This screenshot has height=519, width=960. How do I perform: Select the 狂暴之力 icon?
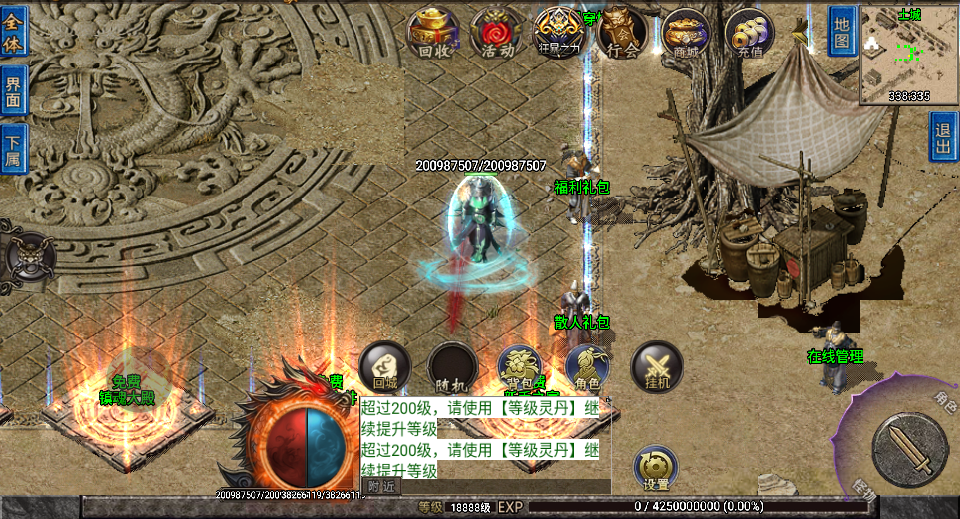[559, 33]
